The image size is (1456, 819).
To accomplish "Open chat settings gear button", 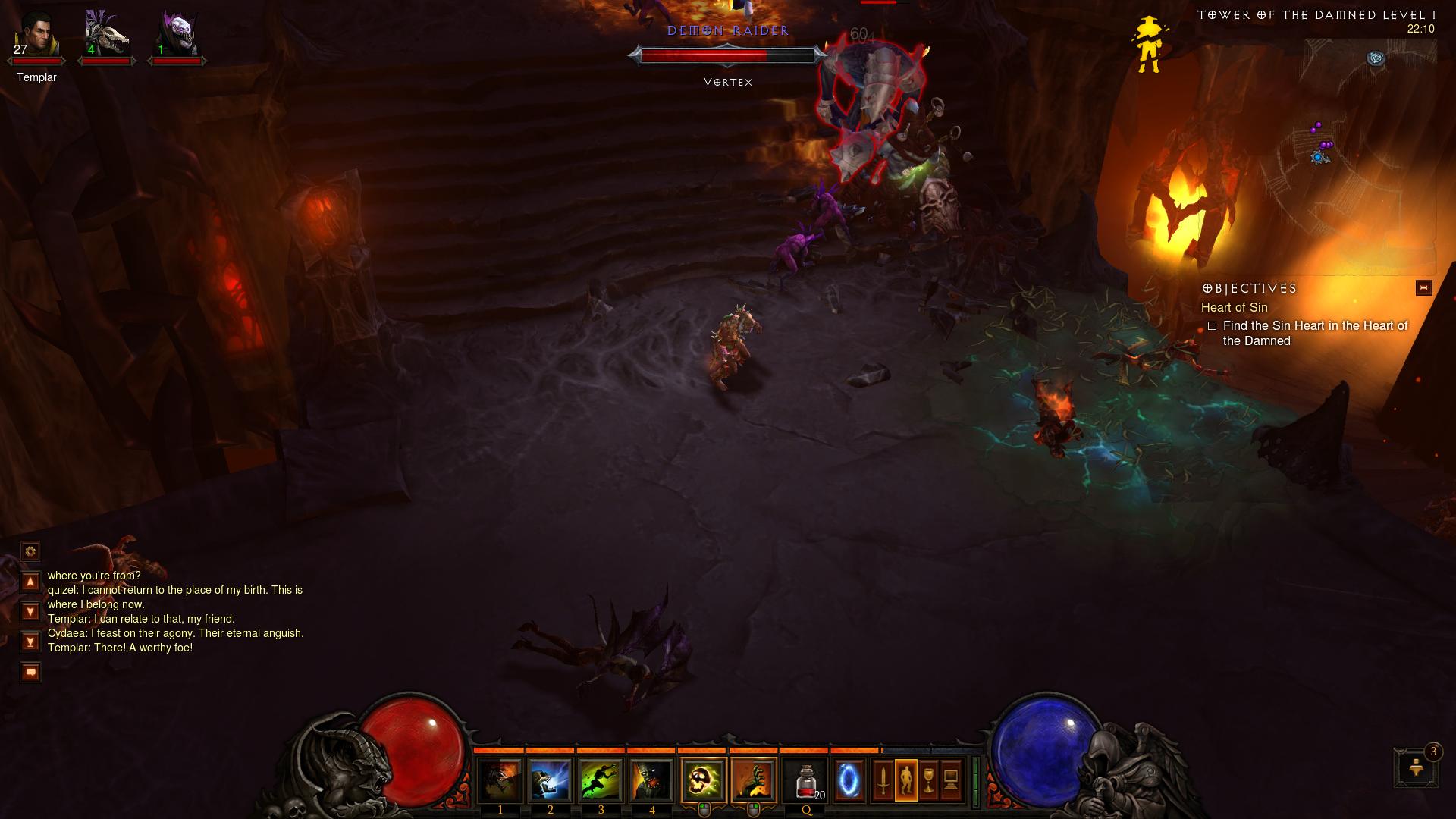I will click(30, 551).
